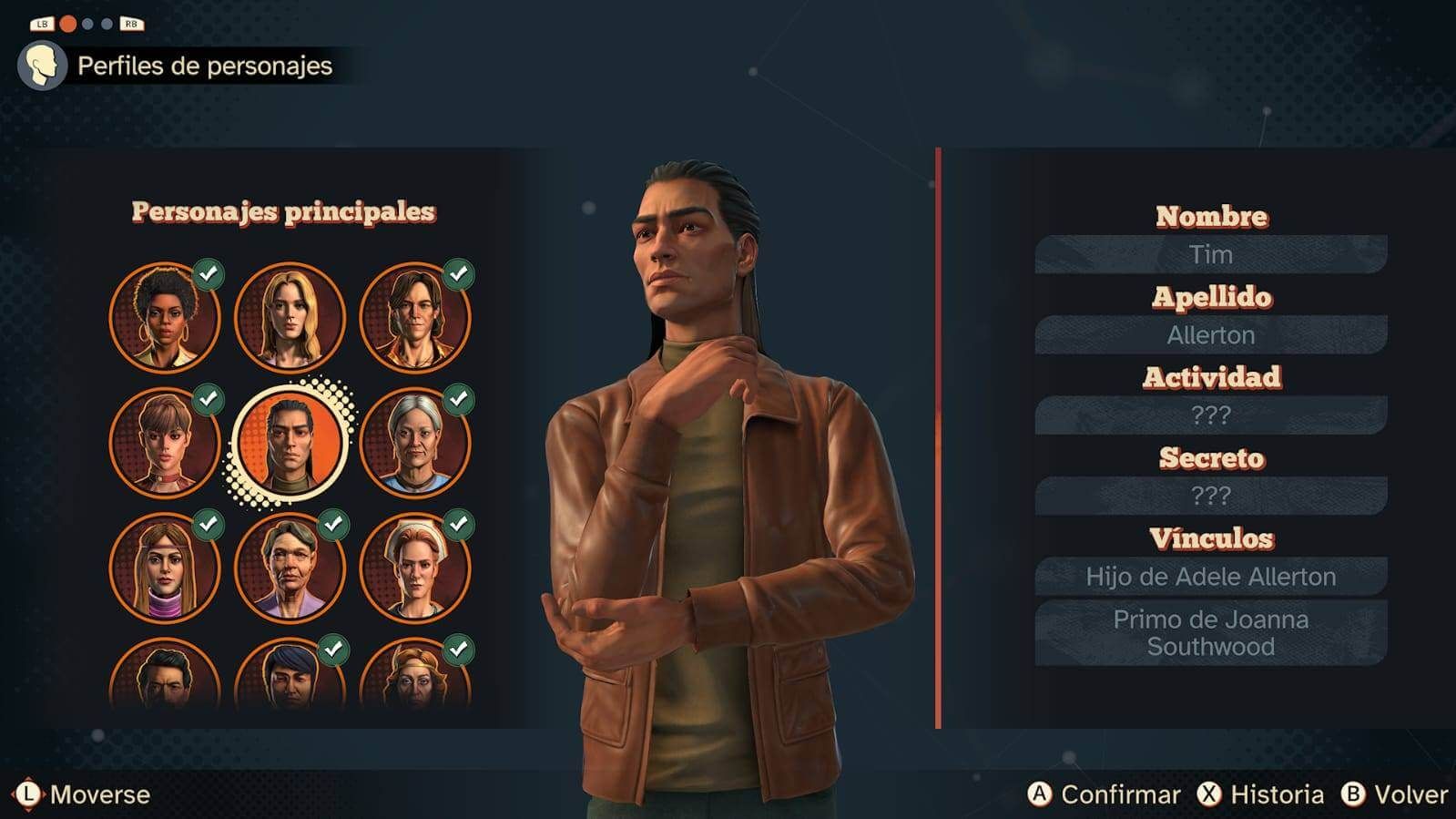Select the woman with bob haircut and choker
Viewport: 1456px width, 819px height.
165,443
